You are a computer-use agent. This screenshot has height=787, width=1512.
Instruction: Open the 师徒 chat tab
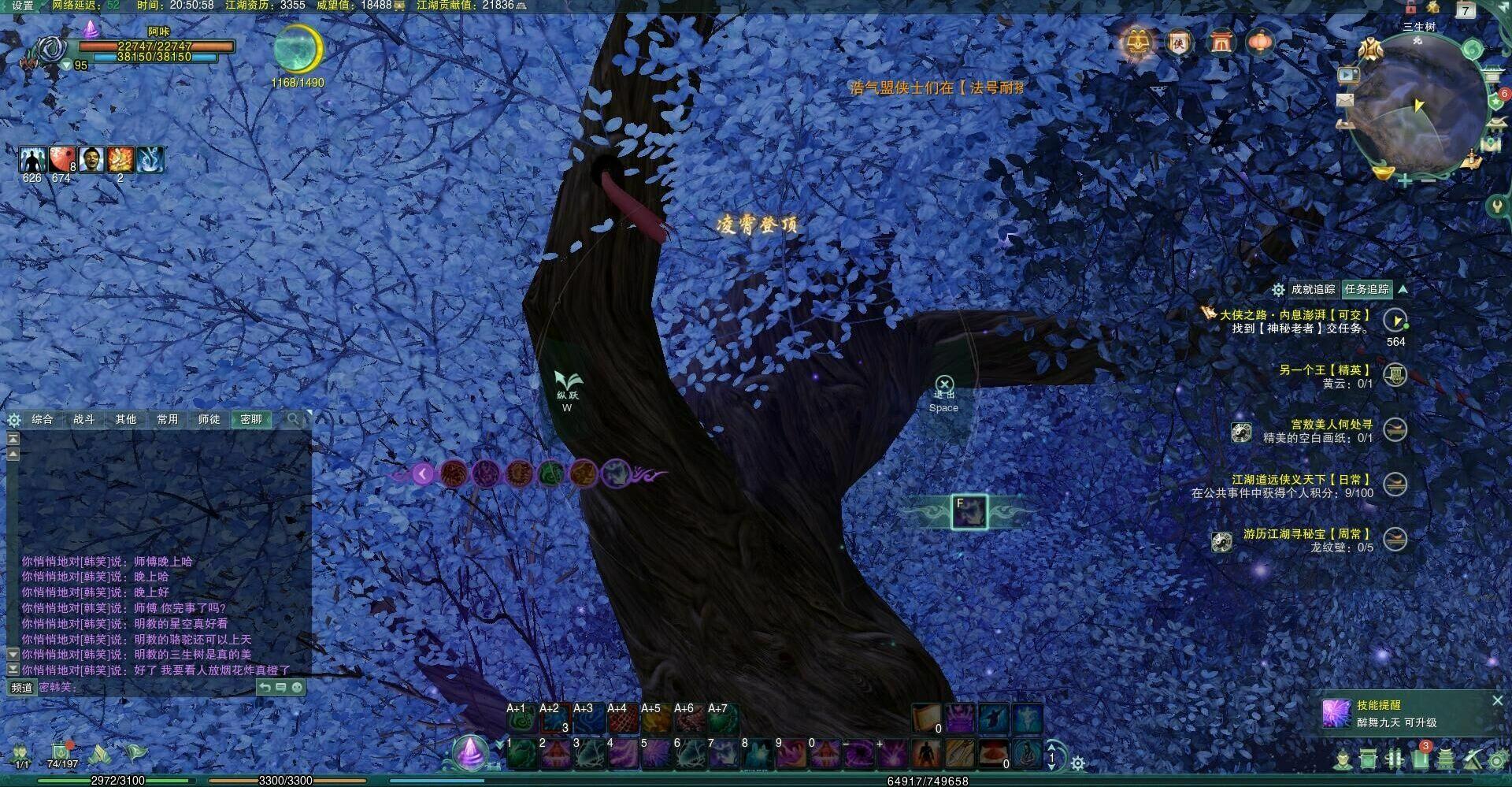tap(209, 419)
